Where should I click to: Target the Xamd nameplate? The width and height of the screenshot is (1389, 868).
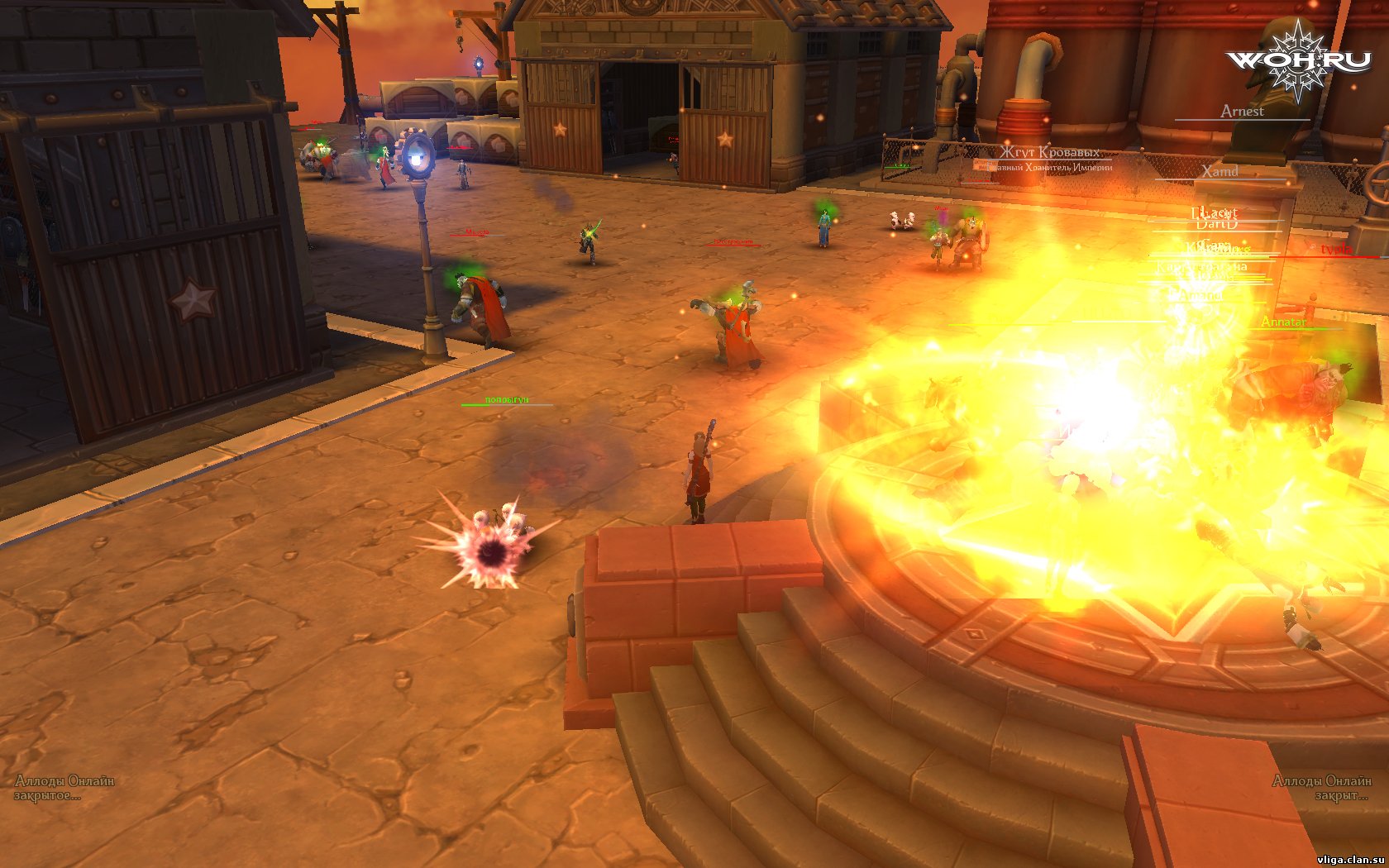(1220, 172)
